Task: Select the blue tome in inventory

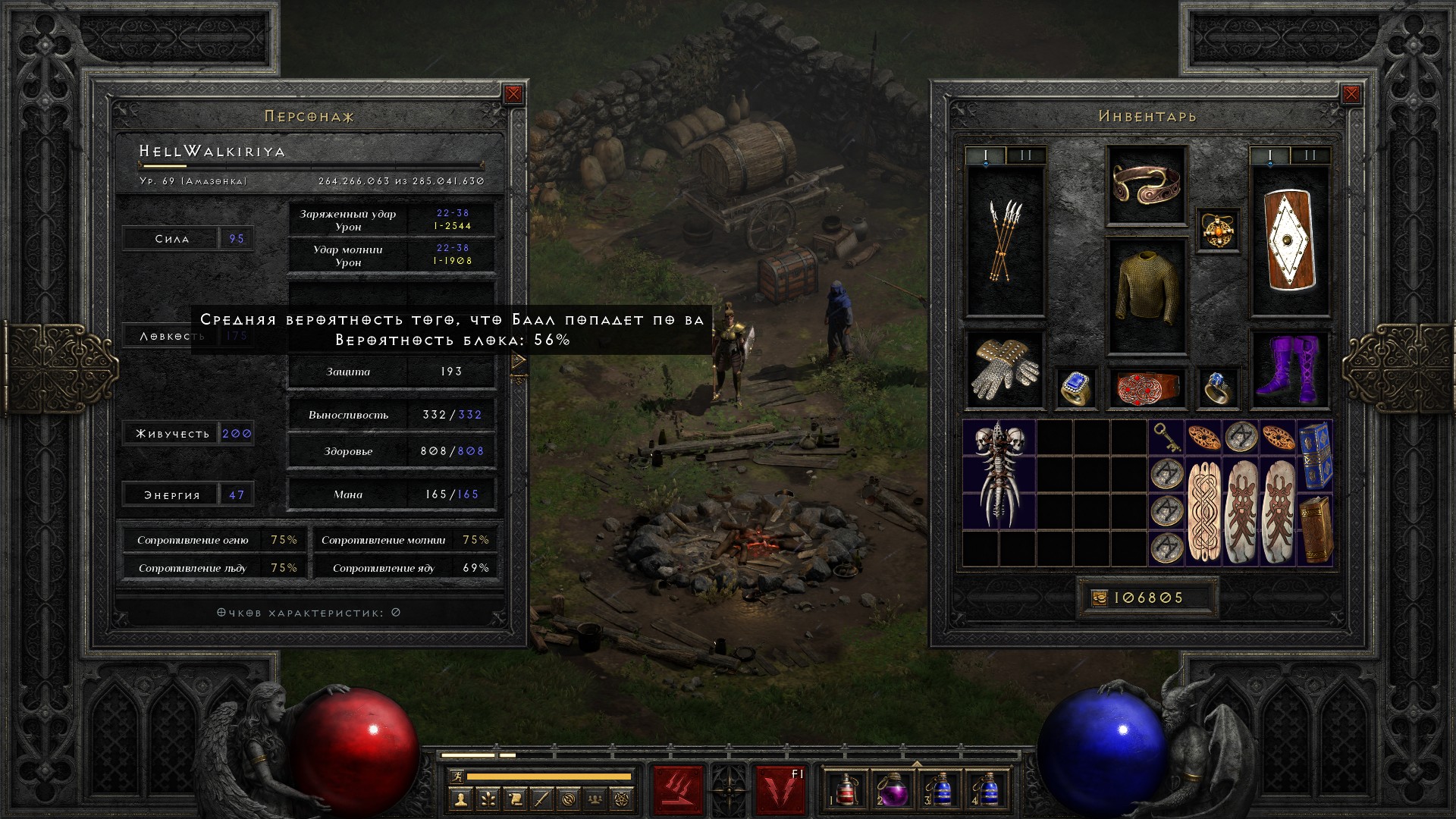Action: pyautogui.click(x=1315, y=456)
